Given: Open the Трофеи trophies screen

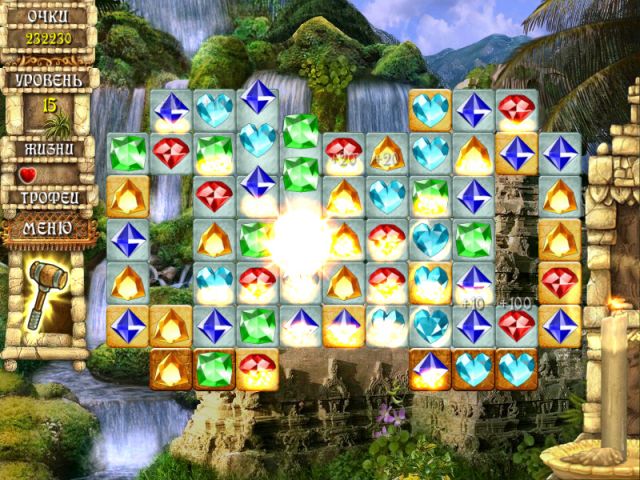Looking at the screenshot, I should click(x=49, y=198).
